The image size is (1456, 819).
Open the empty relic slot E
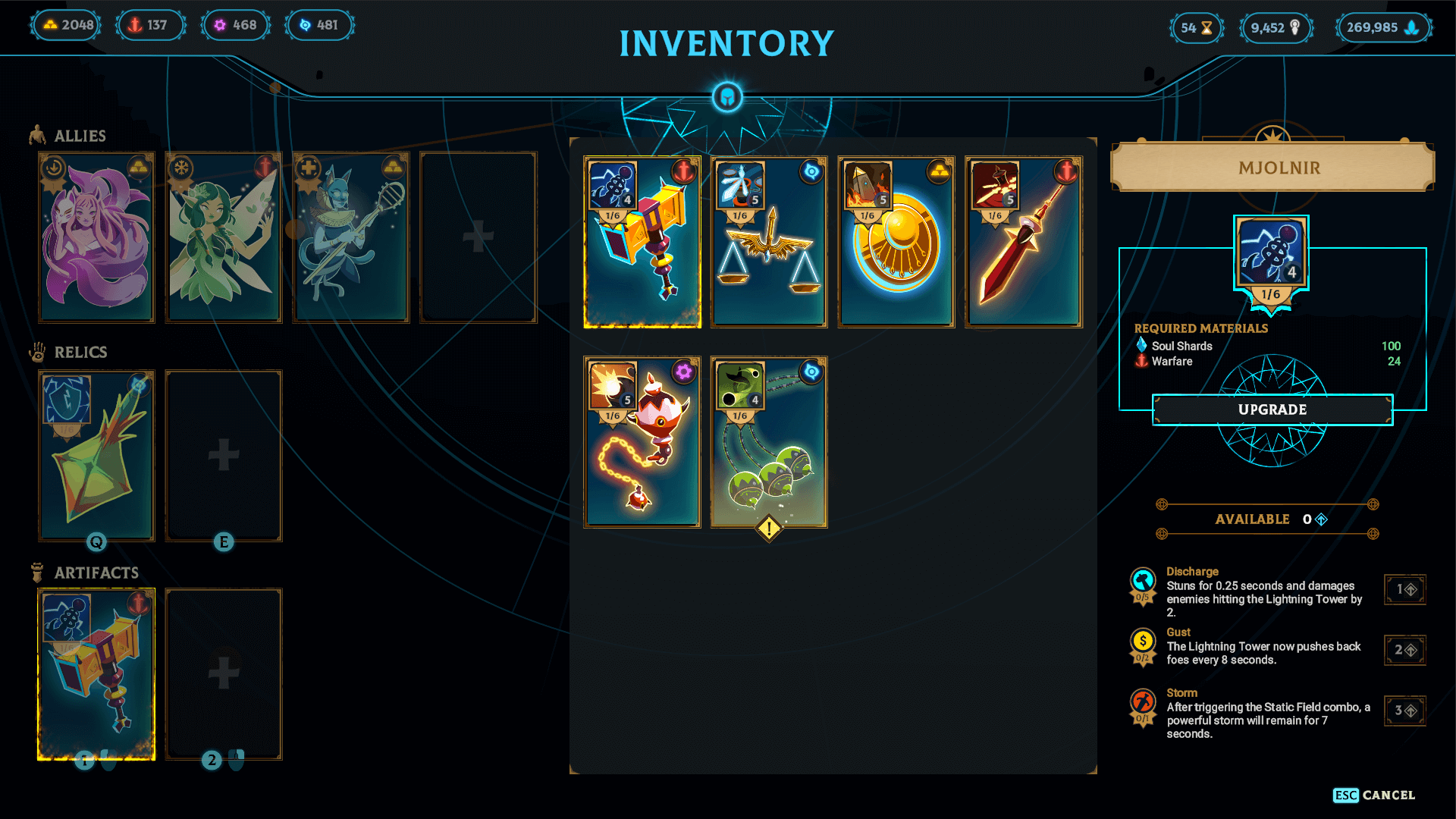224,455
